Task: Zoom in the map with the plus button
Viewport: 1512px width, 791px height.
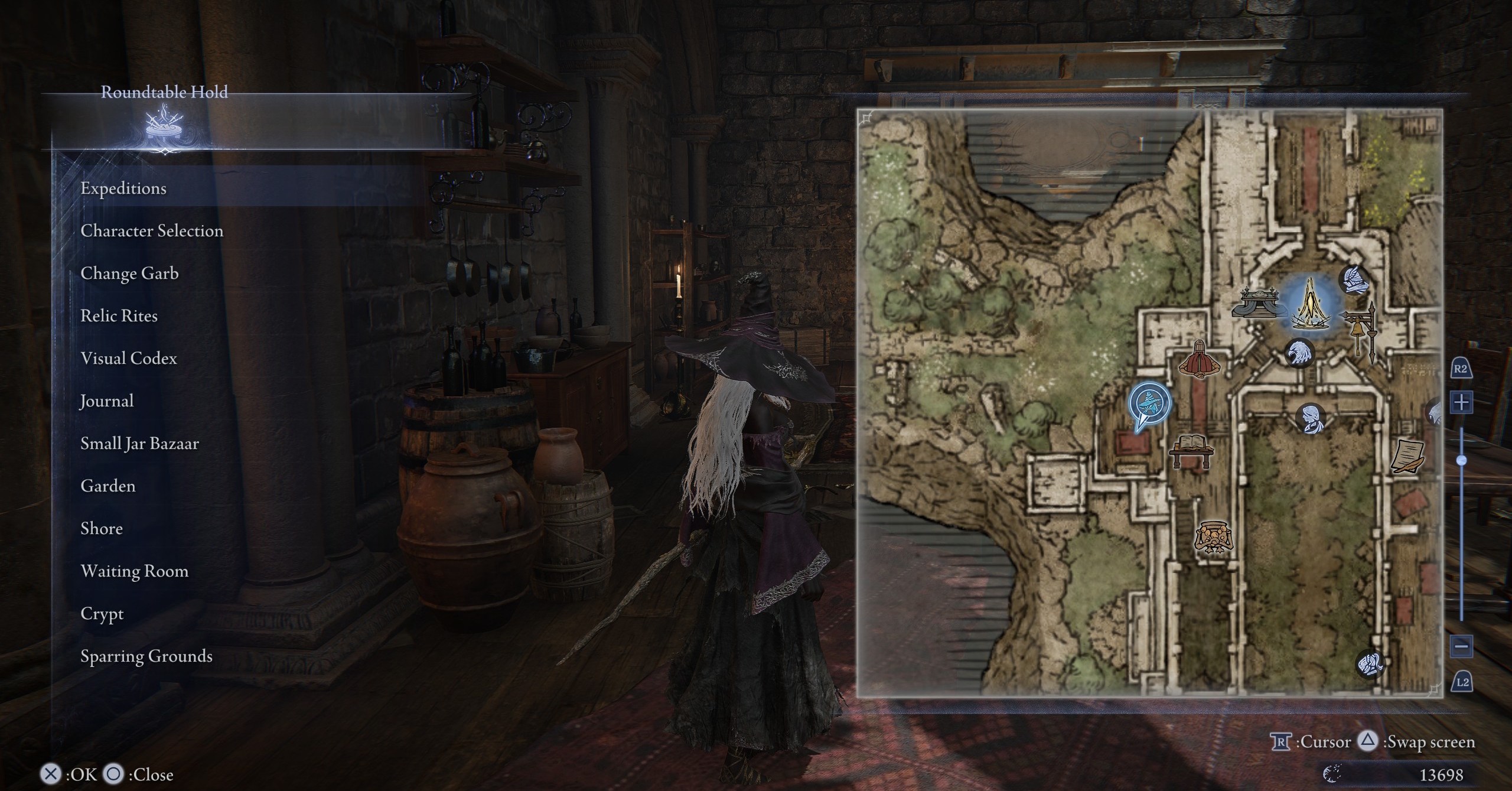Action: click(1462, 403)
